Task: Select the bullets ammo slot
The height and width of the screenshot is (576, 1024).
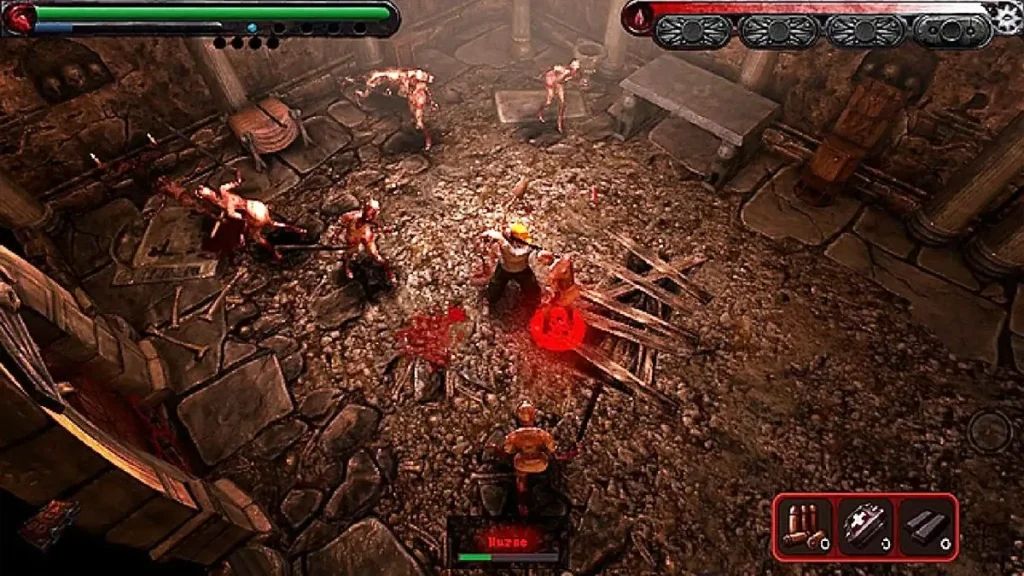Action: pyautogui.click(x=804, y=526)
